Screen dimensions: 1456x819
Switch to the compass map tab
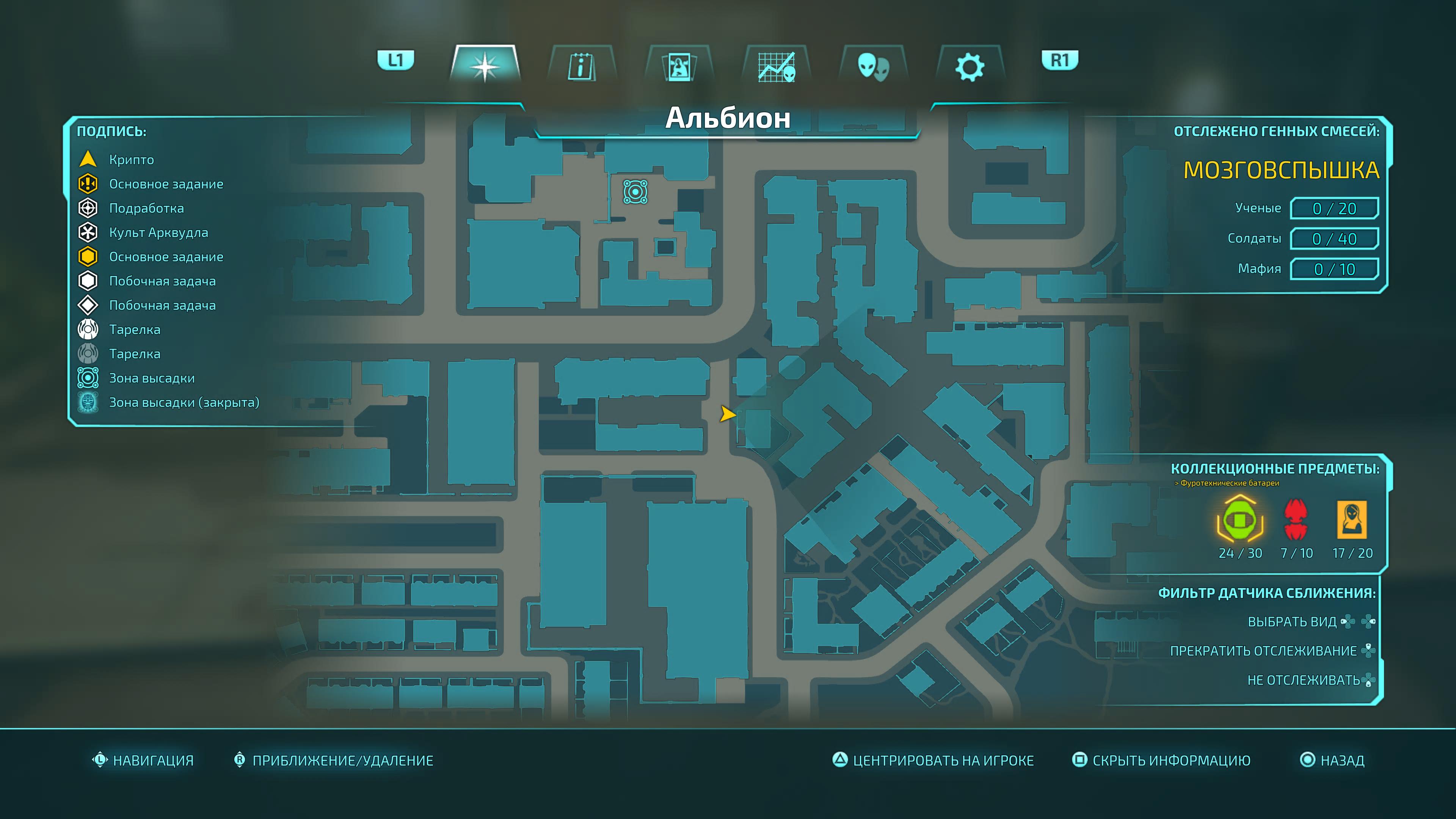[x=485, y=65]
